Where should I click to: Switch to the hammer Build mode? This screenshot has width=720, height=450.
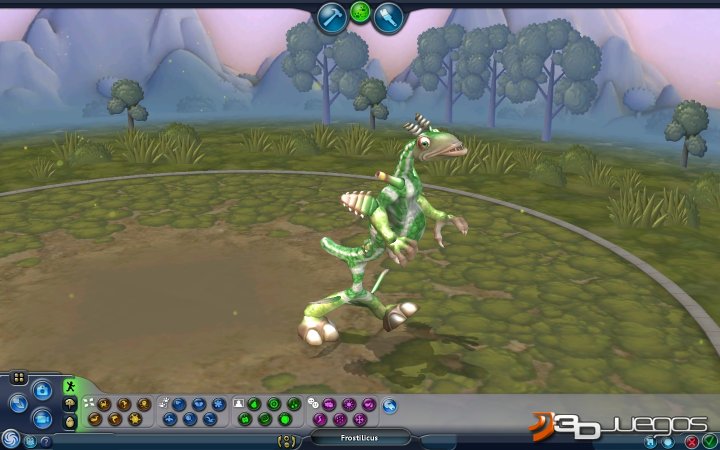[x=332, y=17]
